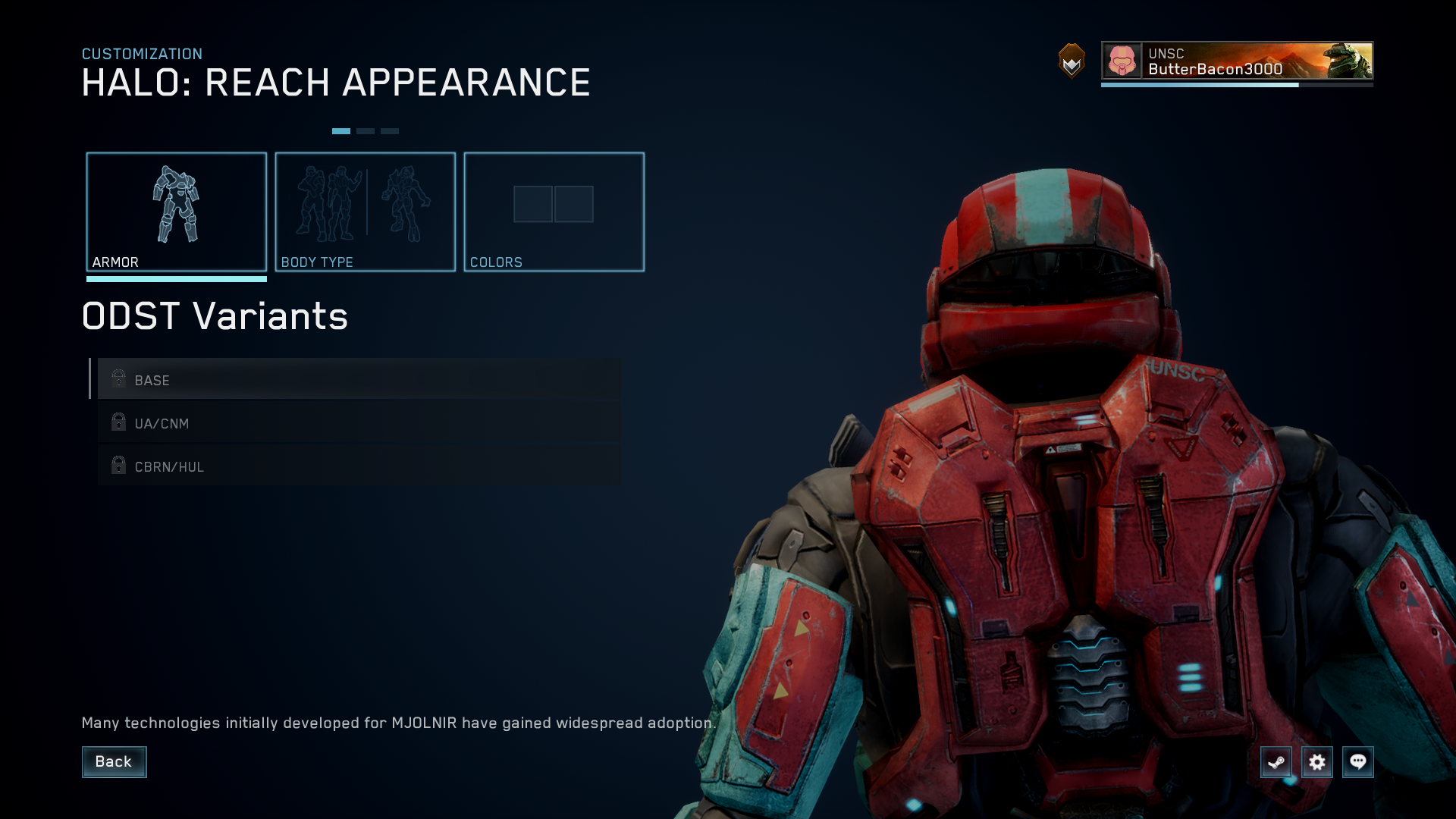Click the lock icon on CBRN/HUL

[118, 466]
